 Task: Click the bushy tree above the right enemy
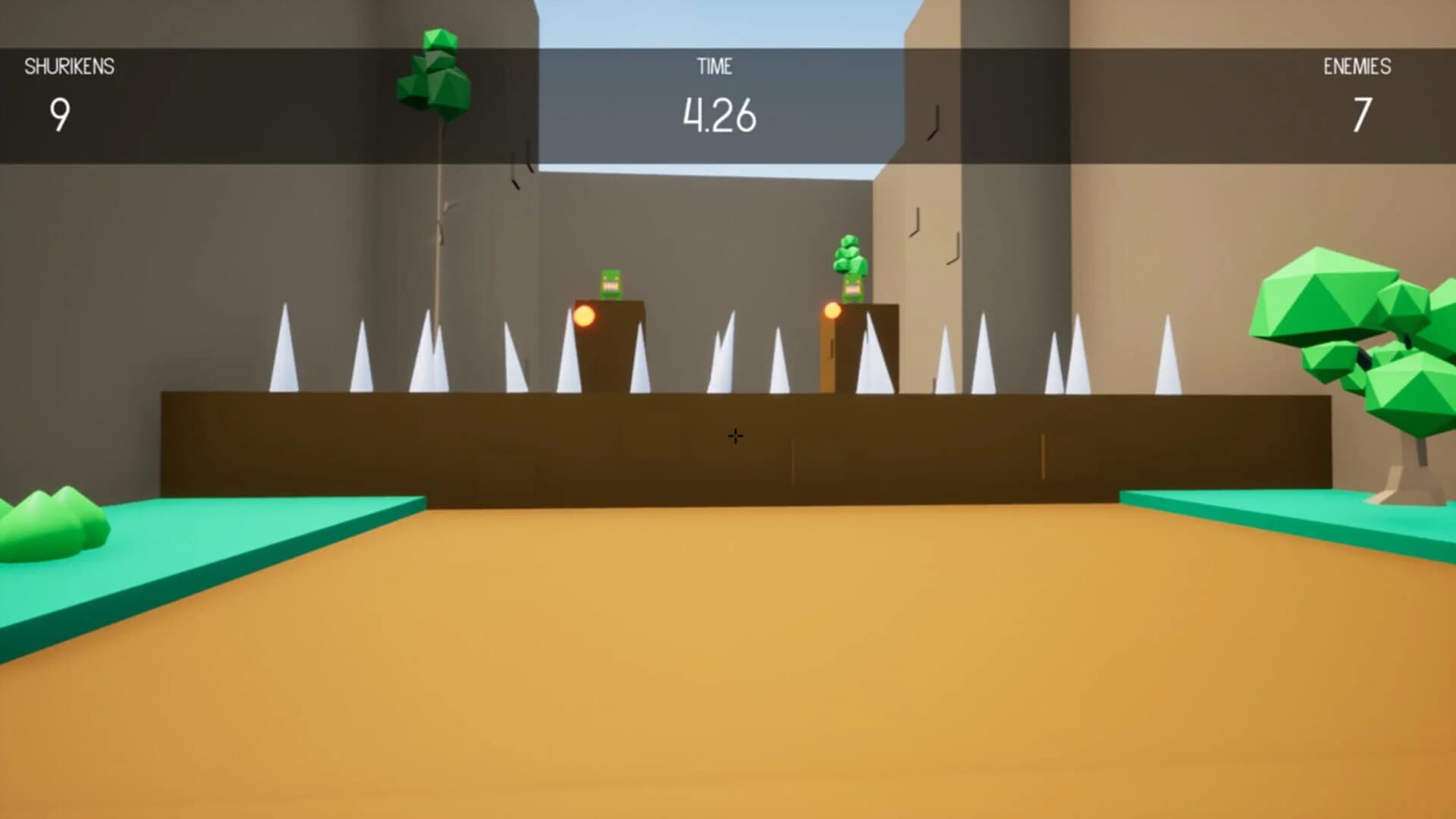click(849, 254)
